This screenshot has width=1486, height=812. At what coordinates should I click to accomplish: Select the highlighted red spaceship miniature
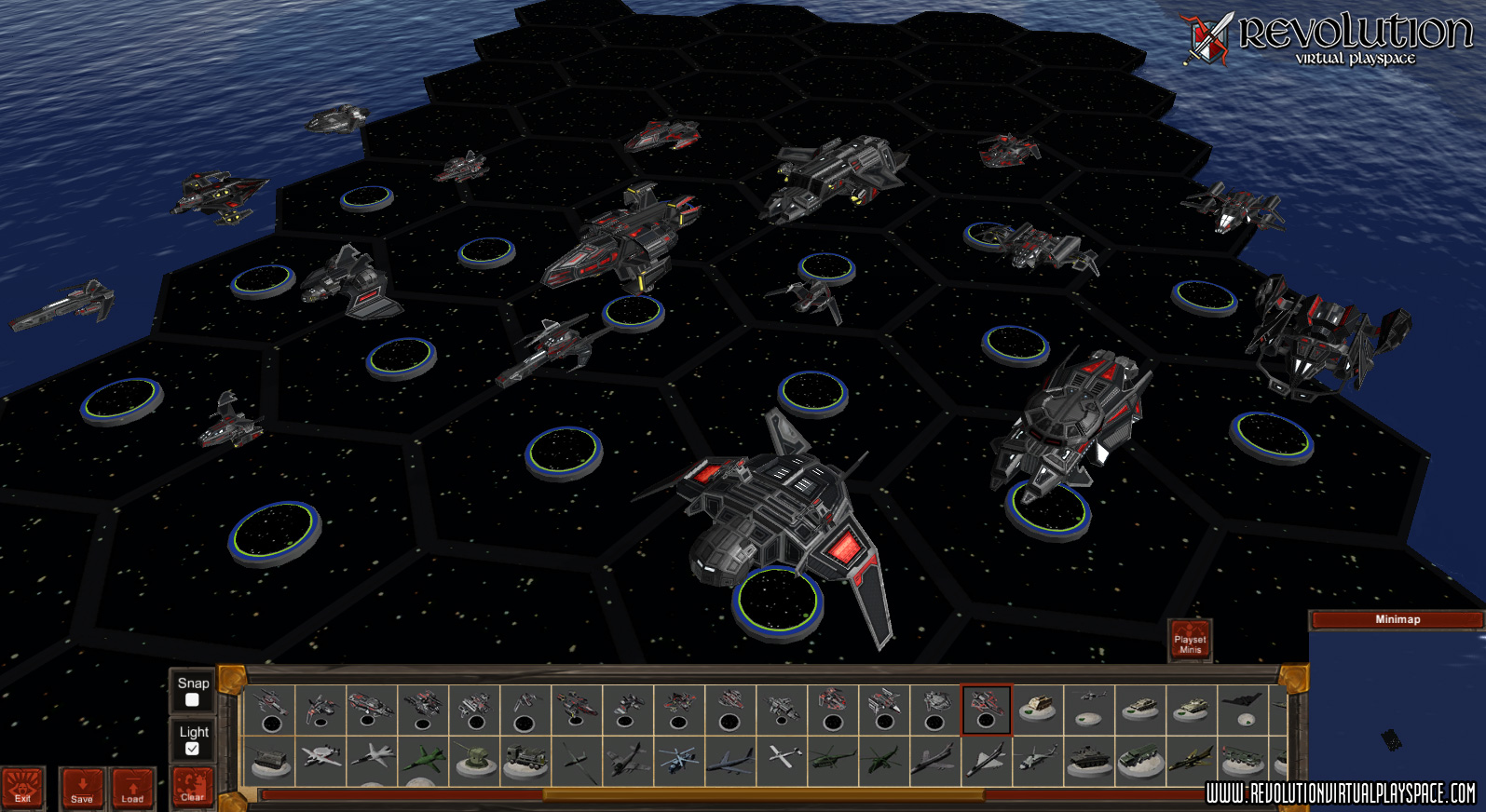click(x=985, y=708)
